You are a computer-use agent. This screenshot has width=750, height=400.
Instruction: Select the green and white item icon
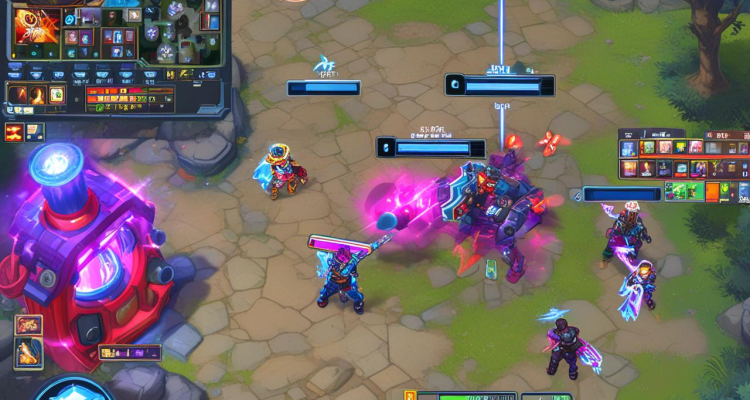(x=57, y=96)
